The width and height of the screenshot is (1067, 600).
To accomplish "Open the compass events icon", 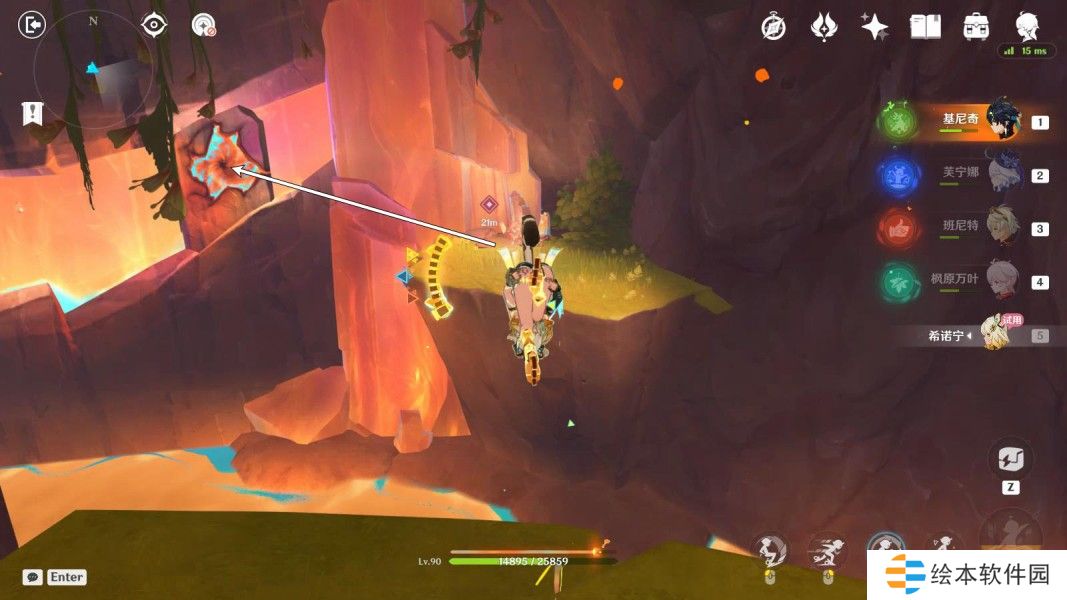I will tap(773, 27).
